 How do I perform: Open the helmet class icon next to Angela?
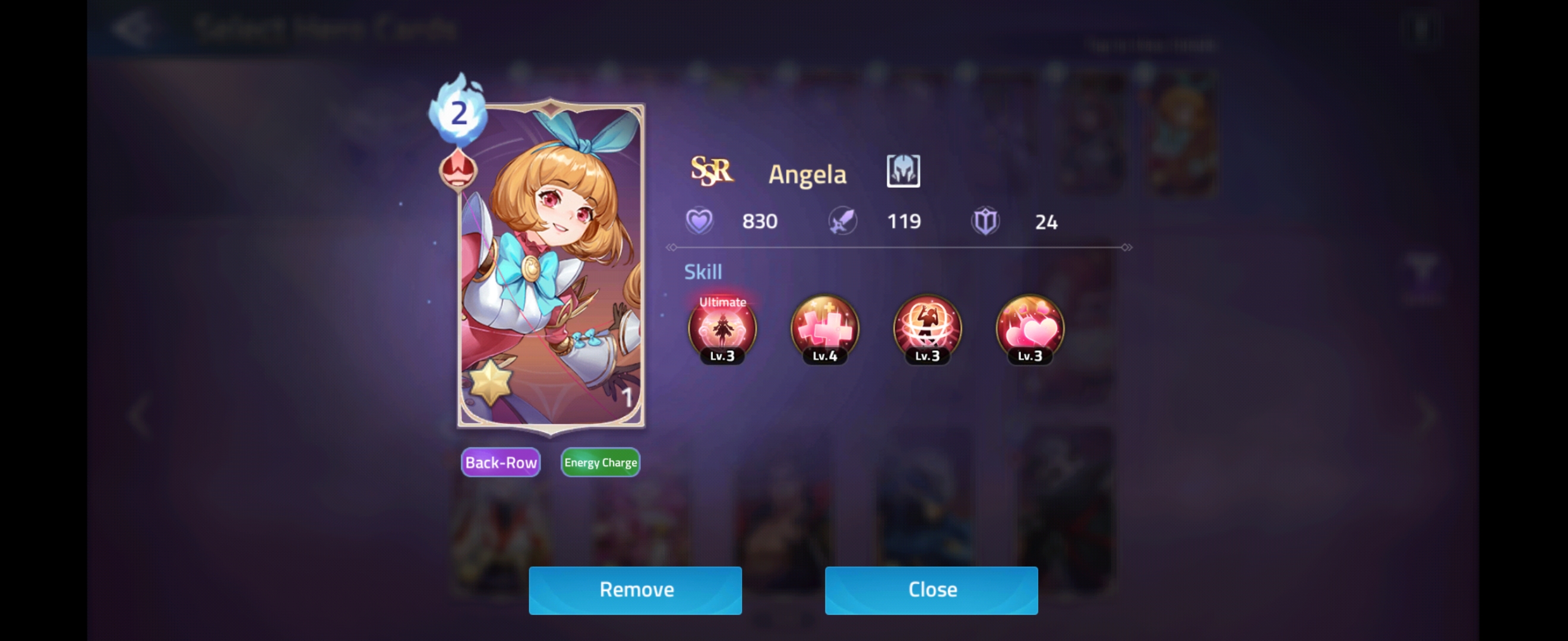[x=904, y=172]
